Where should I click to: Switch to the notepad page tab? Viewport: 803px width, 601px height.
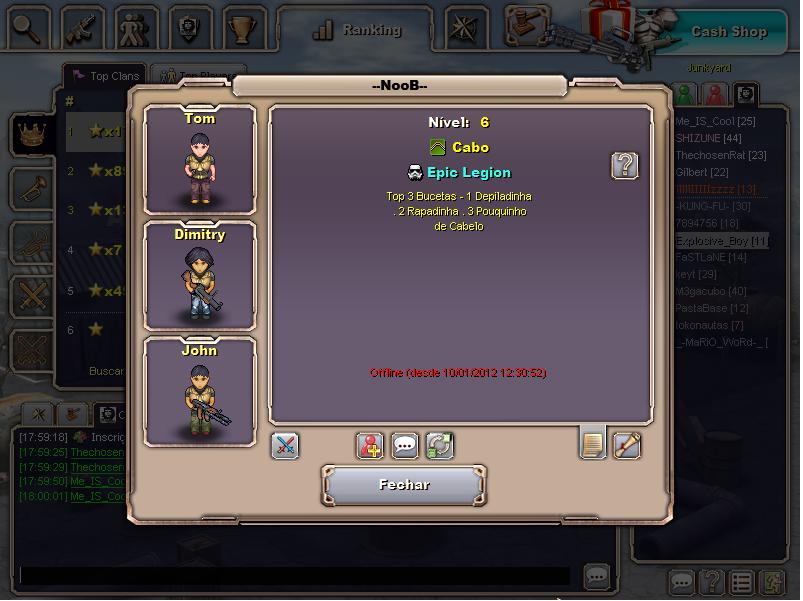(x=593, y=443)
